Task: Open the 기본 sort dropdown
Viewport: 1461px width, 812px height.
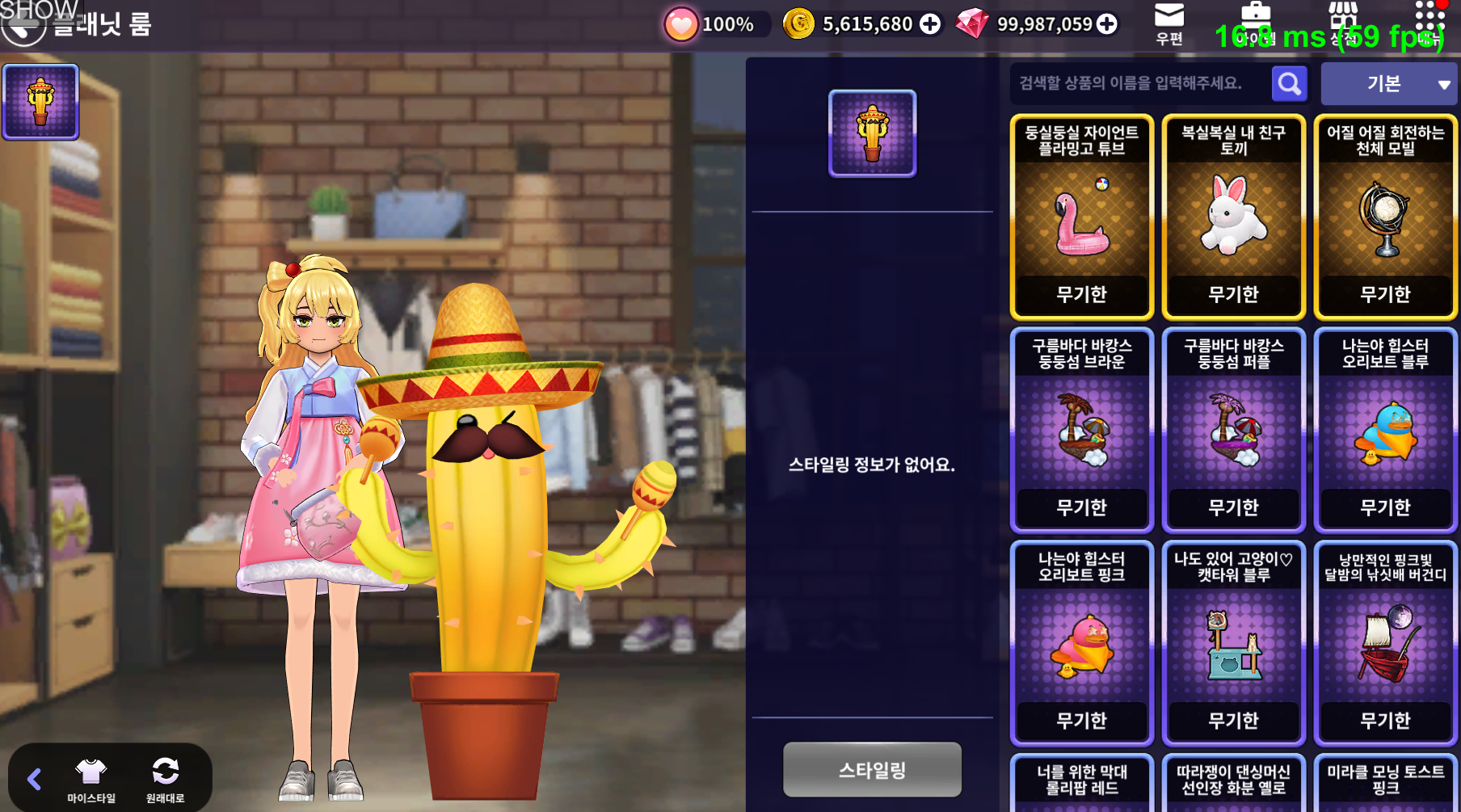Action: point(1388,84)
